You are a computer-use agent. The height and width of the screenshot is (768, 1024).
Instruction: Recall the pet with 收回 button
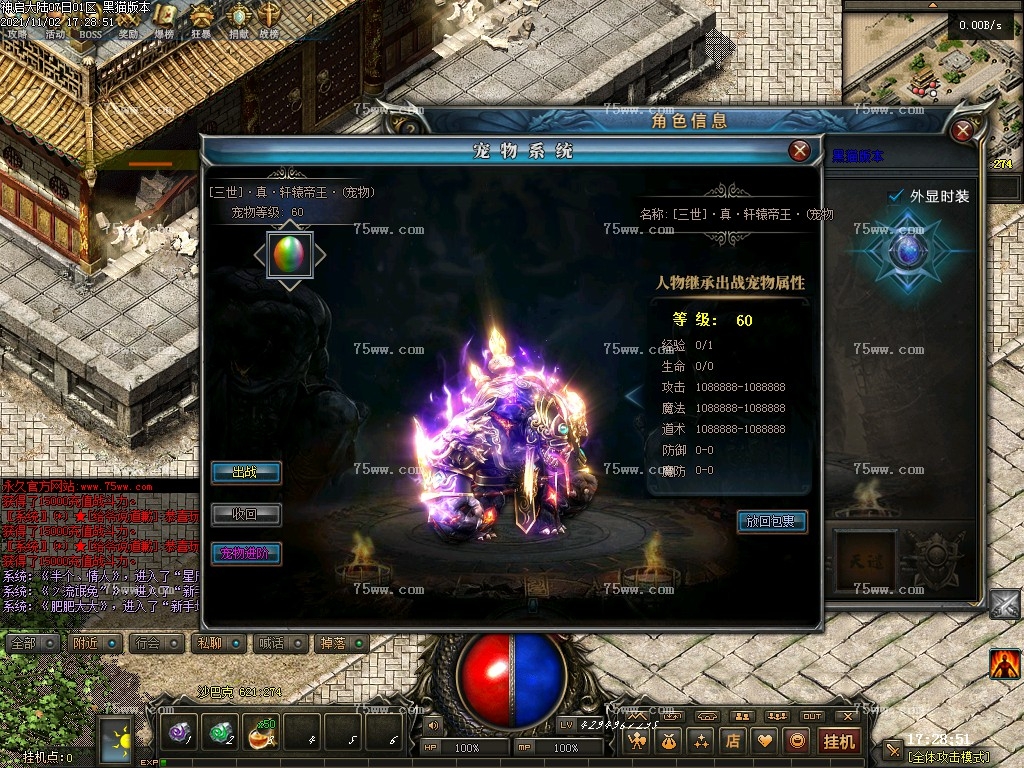[x=245, y=514]
